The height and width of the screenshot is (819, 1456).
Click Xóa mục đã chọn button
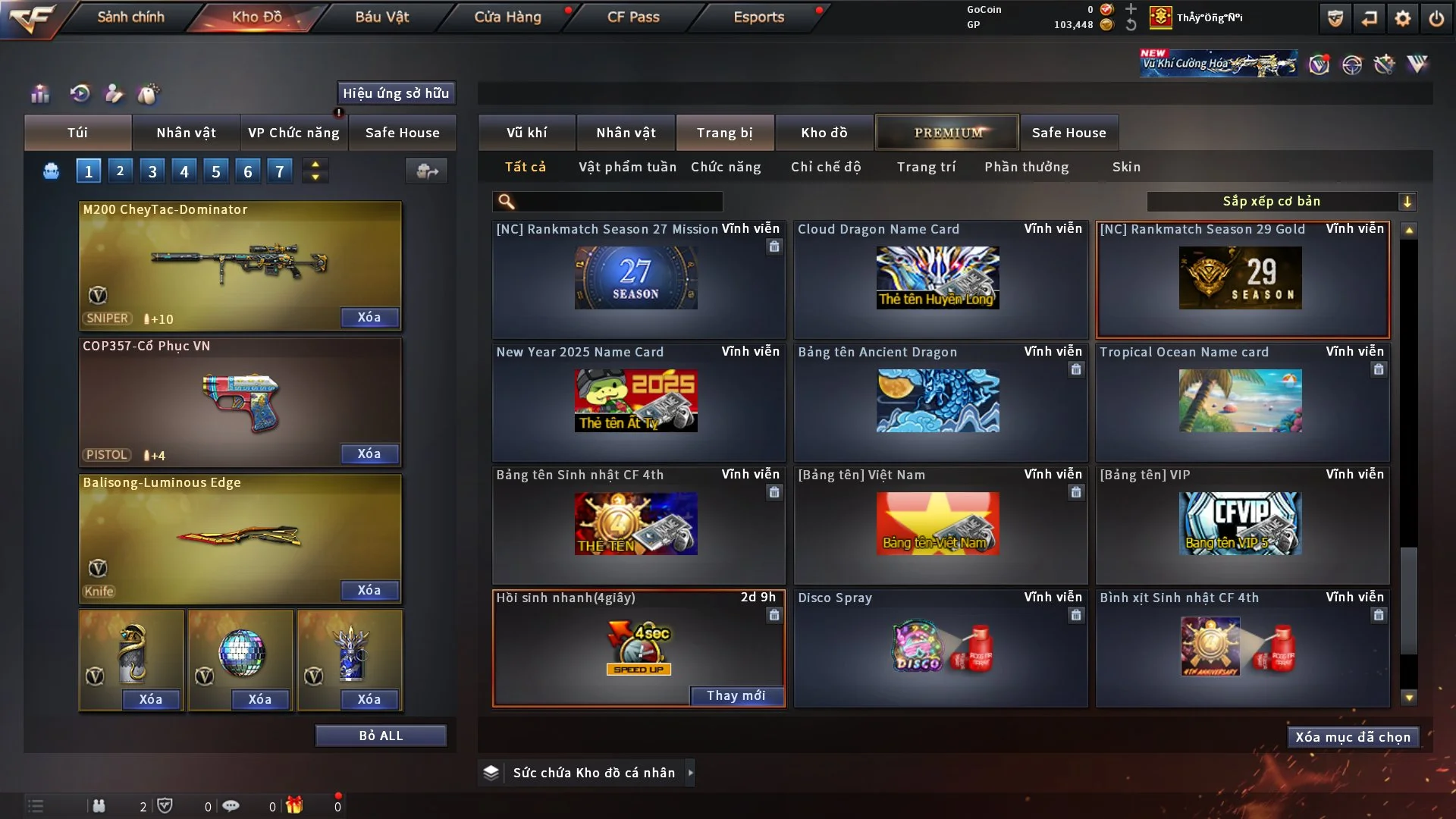tap(1352, 737)
